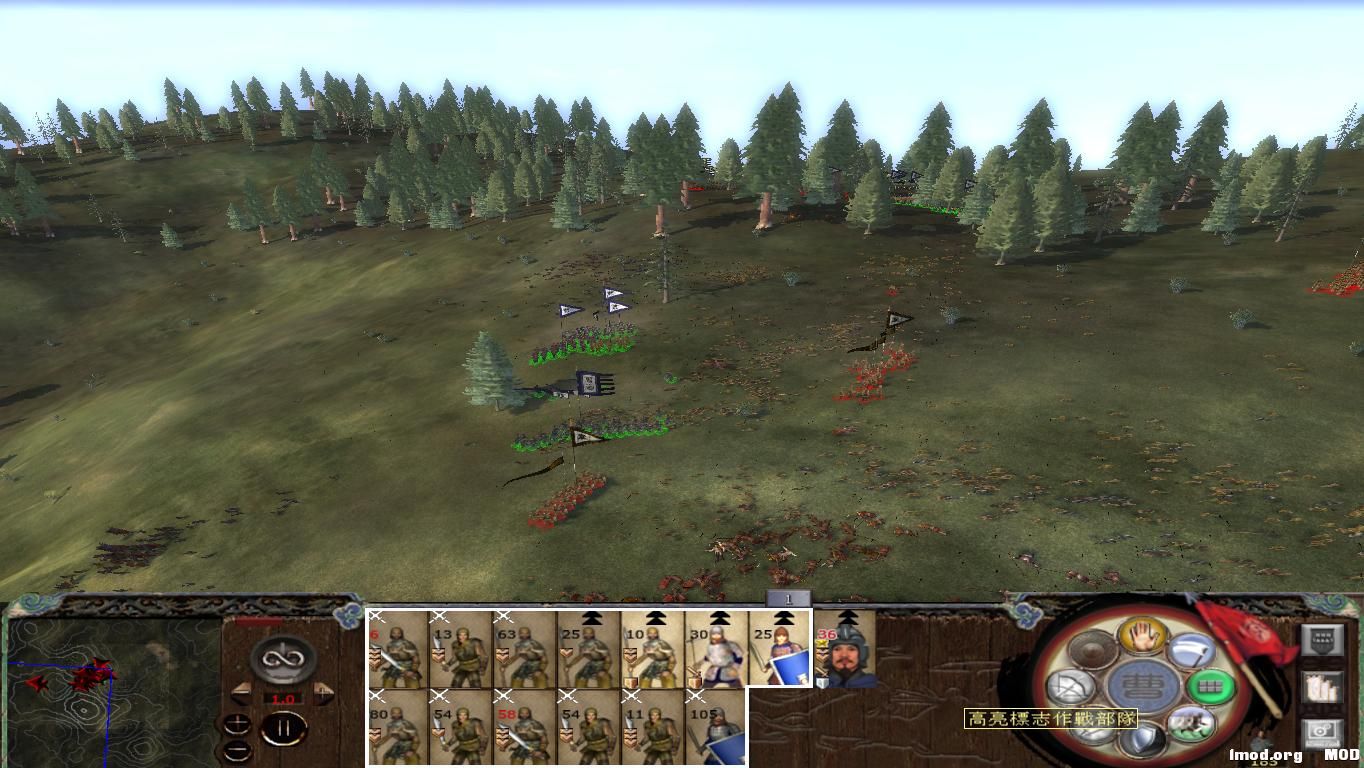The height and width of the screenshot is (768, 1364).
Task: Click the banner shield icon at top right
Action: coord(1323,639)
